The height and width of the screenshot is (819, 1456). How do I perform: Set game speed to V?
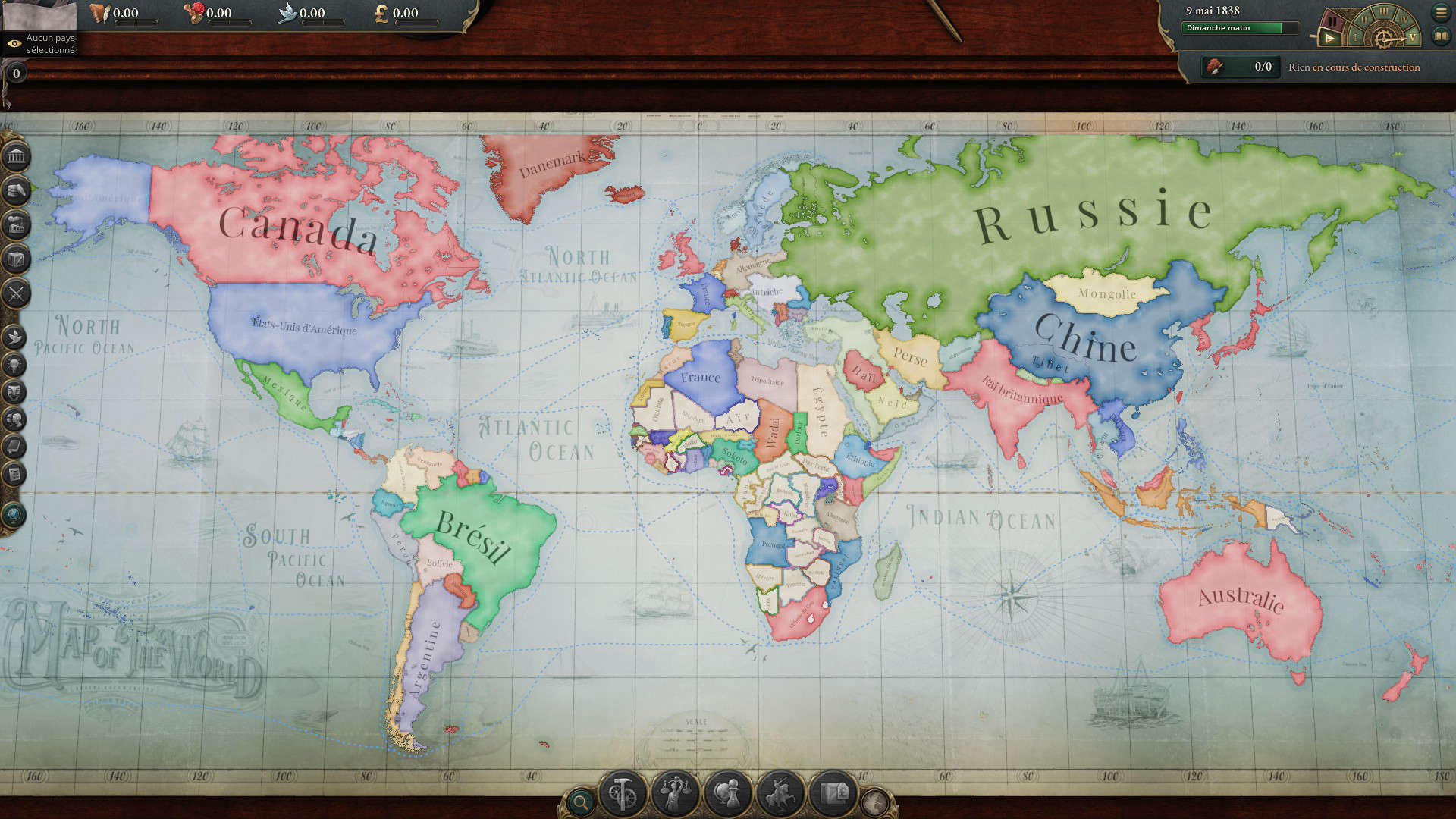1412,38
